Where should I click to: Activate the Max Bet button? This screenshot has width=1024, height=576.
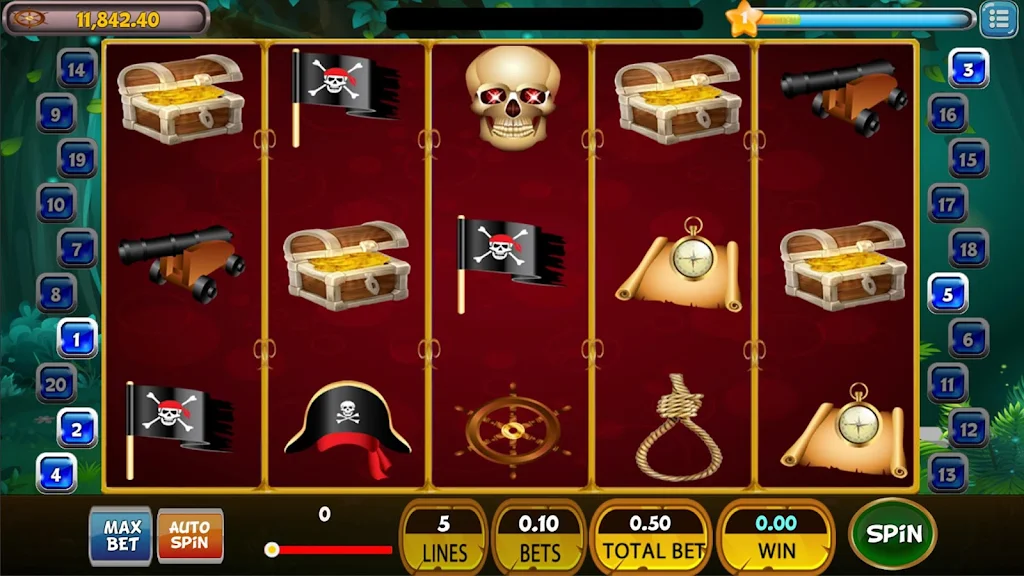121,535
